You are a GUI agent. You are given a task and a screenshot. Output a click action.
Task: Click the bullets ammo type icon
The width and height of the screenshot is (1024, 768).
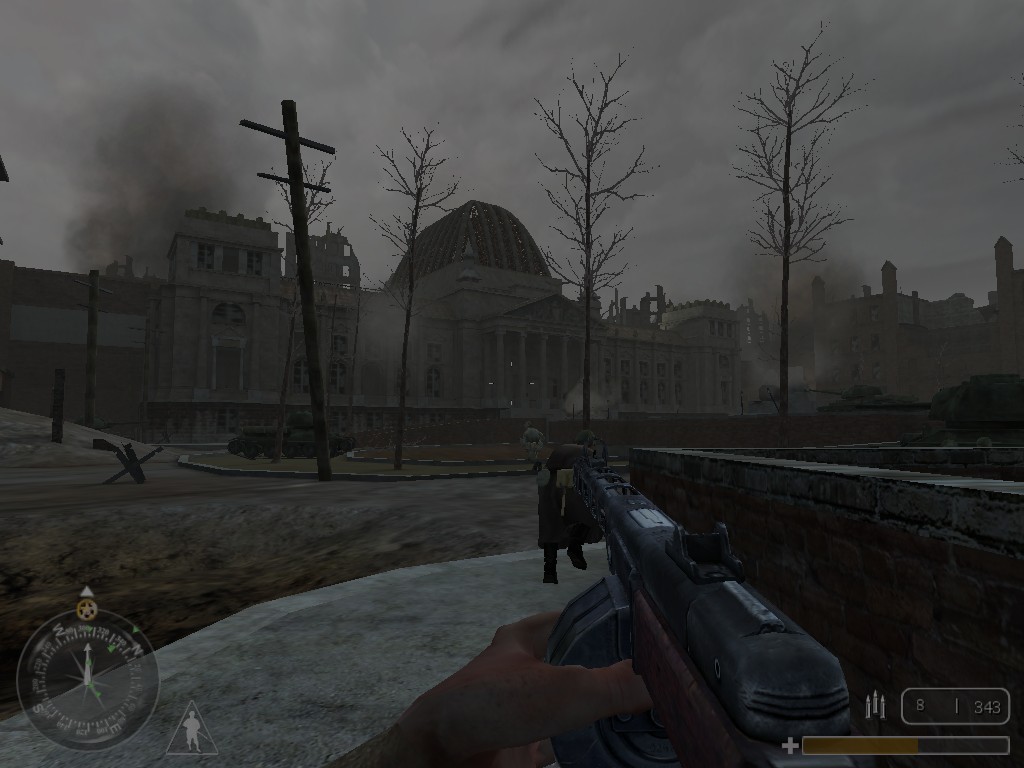(x=875, y=705)
